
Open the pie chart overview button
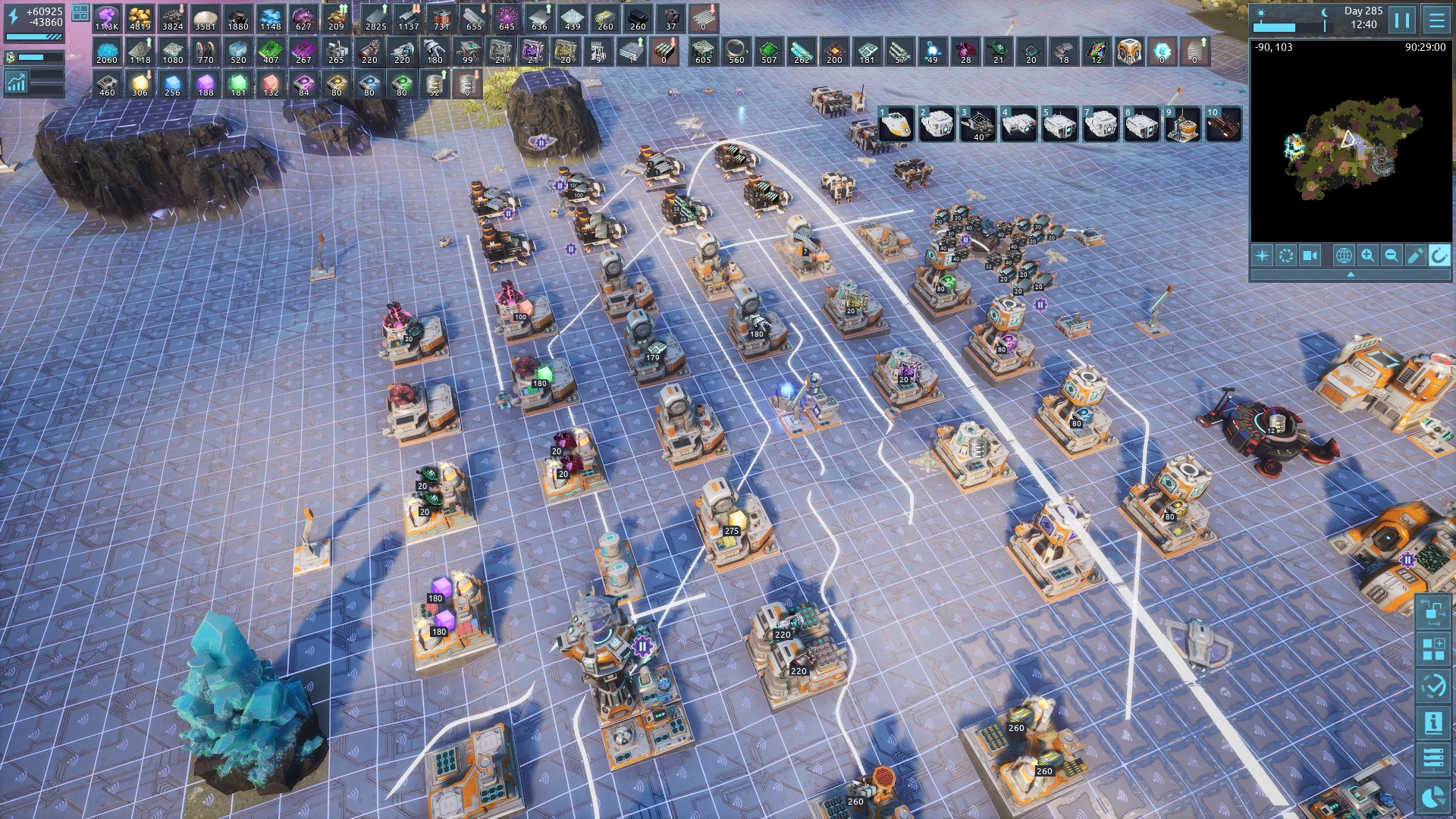pos(1433,797)
